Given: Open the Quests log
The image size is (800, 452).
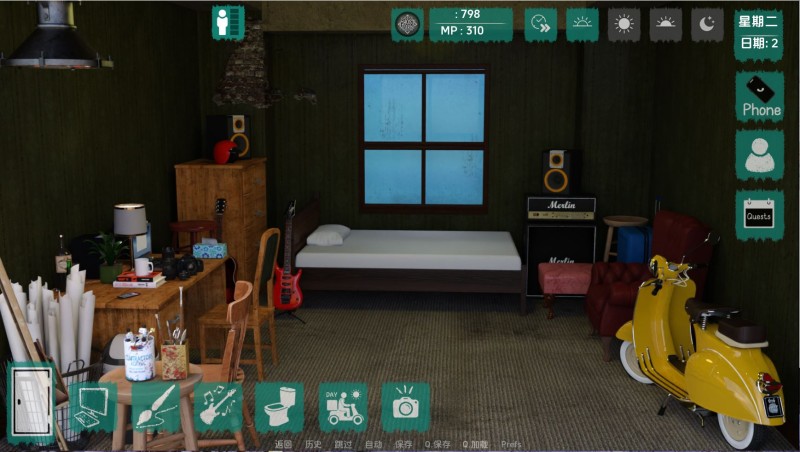Looking at the screenshot, I should [x=759, y=214].
